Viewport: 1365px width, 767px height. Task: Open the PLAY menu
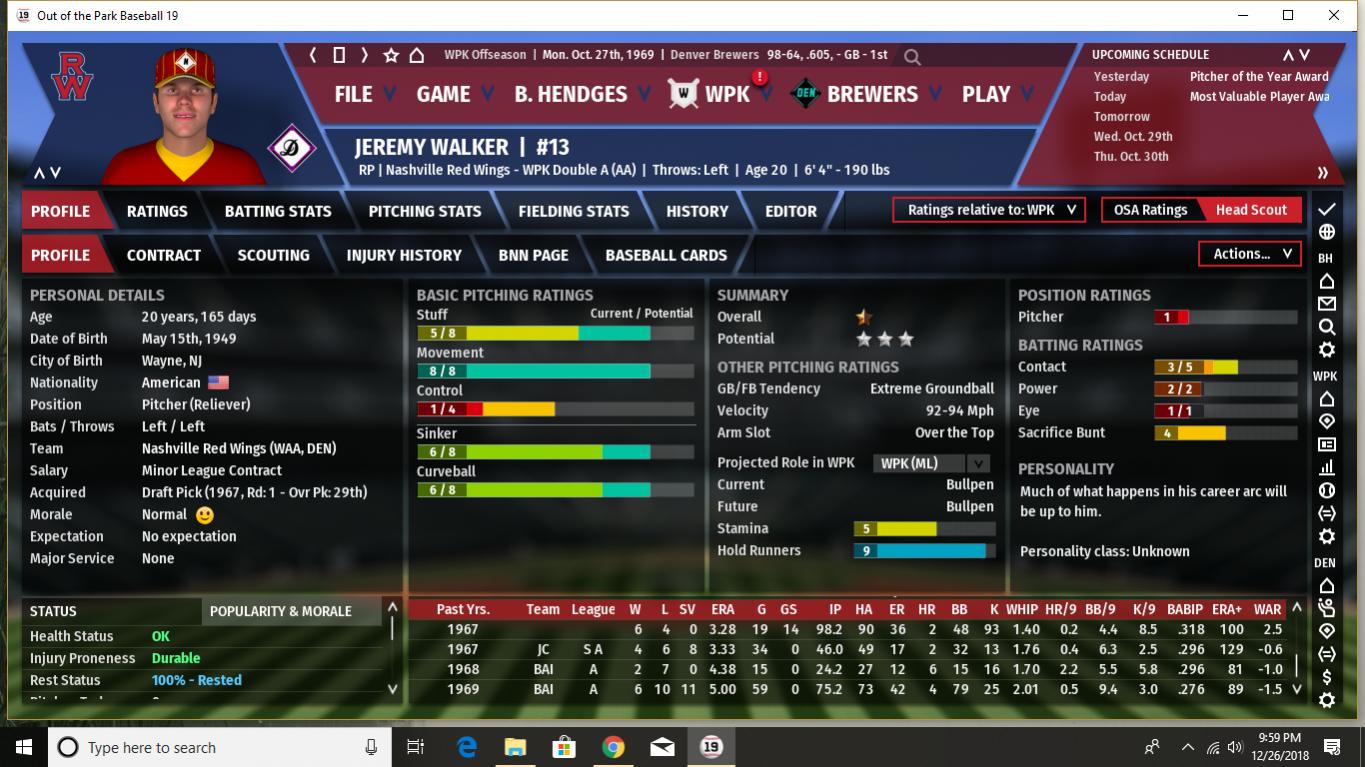tap(986, 94)
